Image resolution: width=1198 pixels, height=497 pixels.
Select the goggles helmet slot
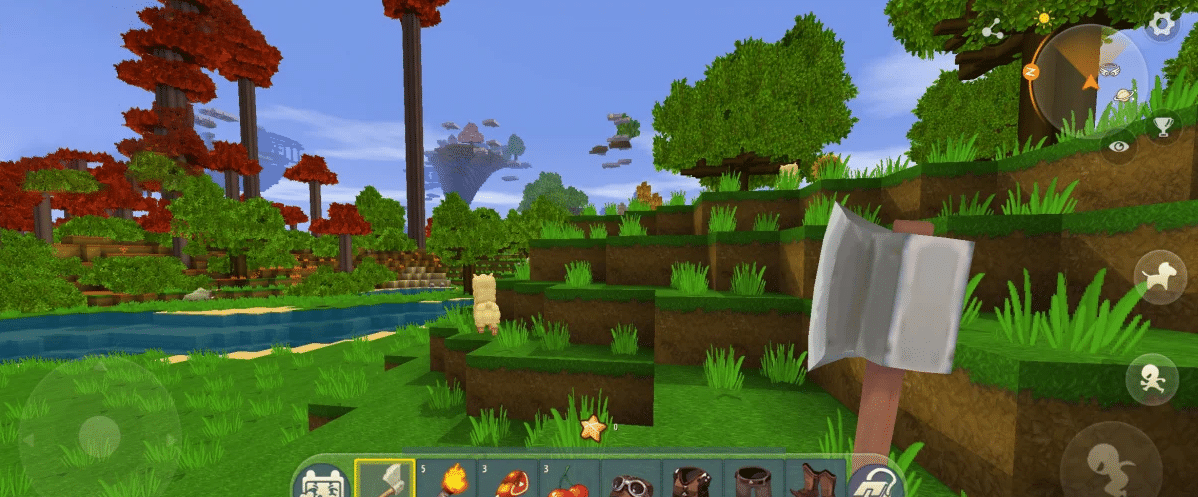point(630,481)
